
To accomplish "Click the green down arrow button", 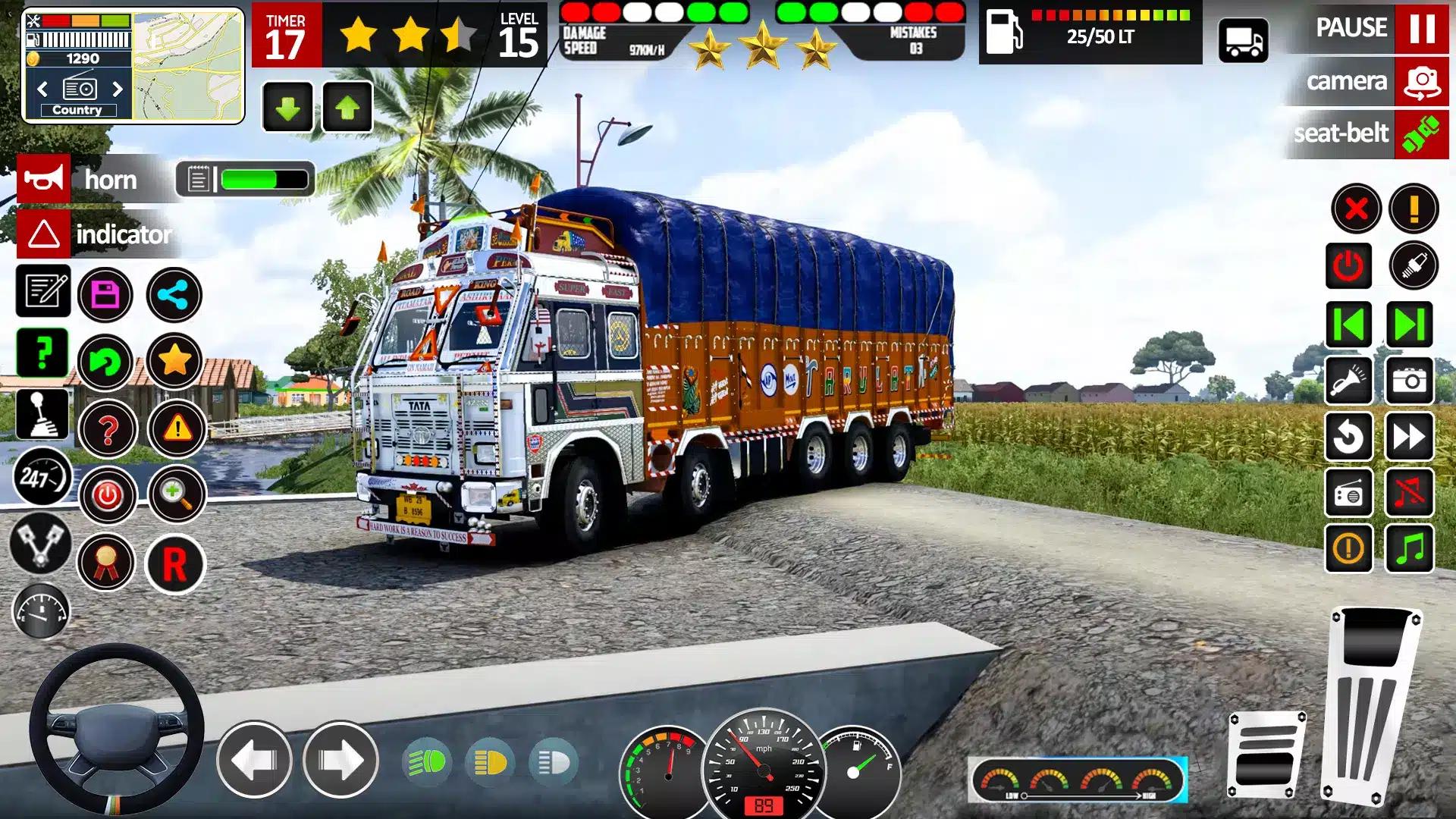I will click(x=287, y=108).
